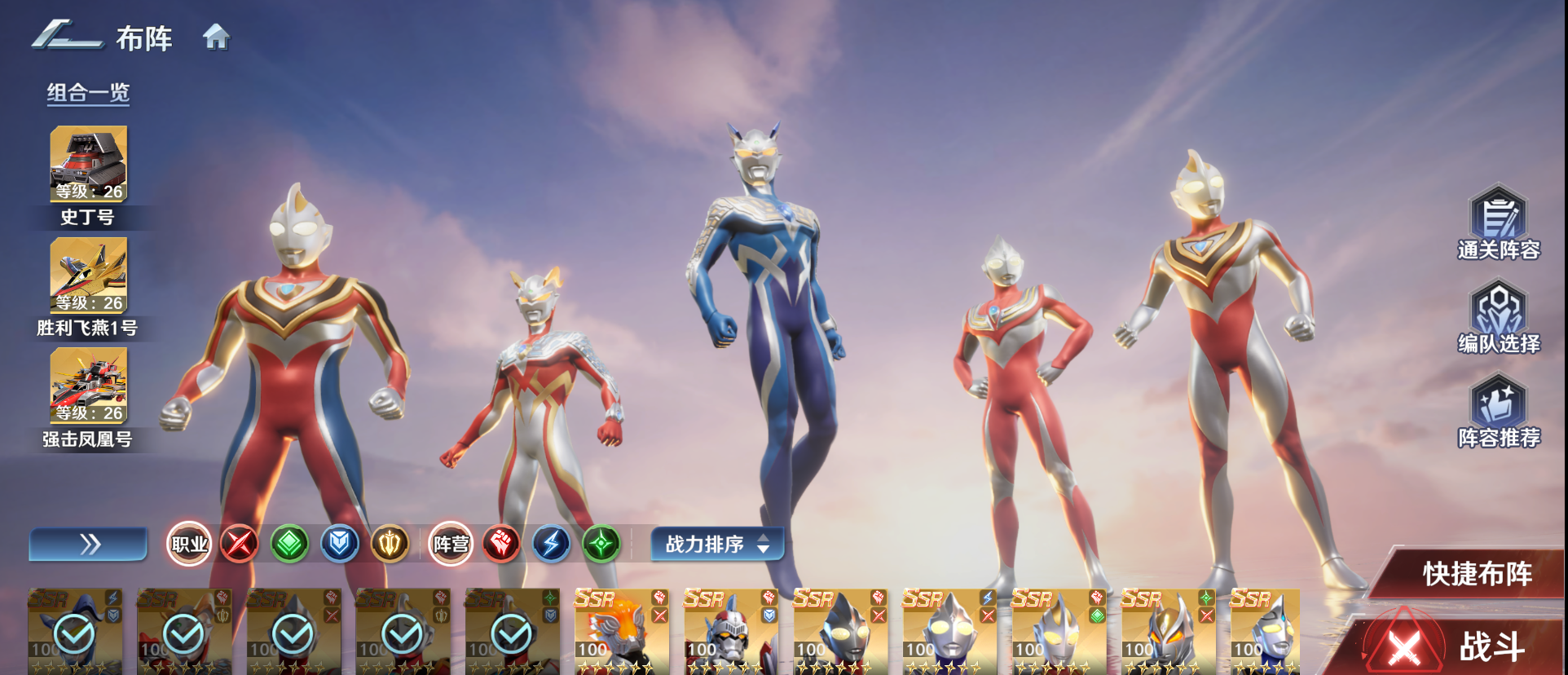Collapse the 组合一览 combination list
The image size is (1568, 675).
pyautogui.click(x=88, y=93)
